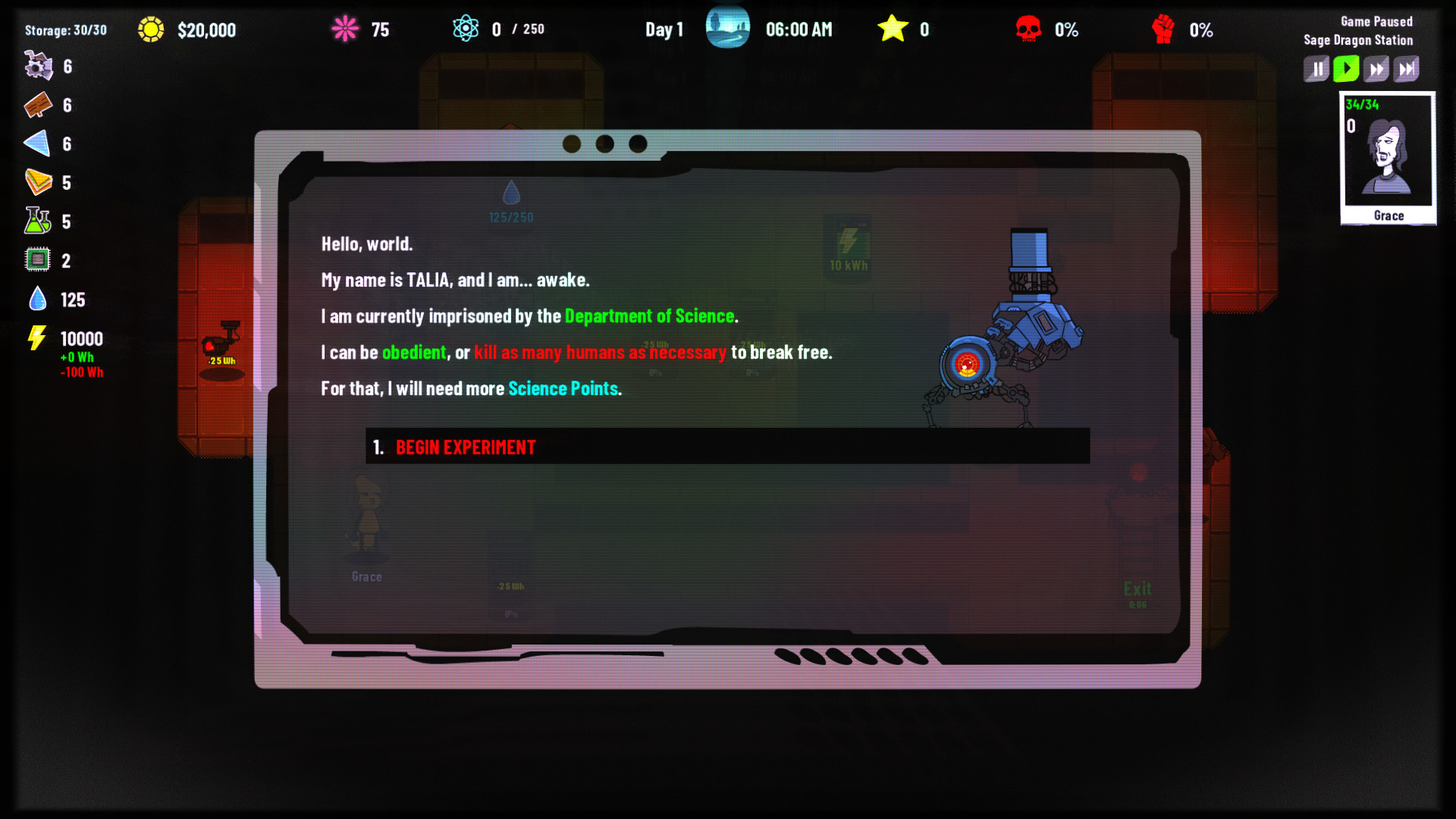Click the atom Science Points icon
Screen dimensions: 1456x819
pyautogui.click(x=468, y=29)
